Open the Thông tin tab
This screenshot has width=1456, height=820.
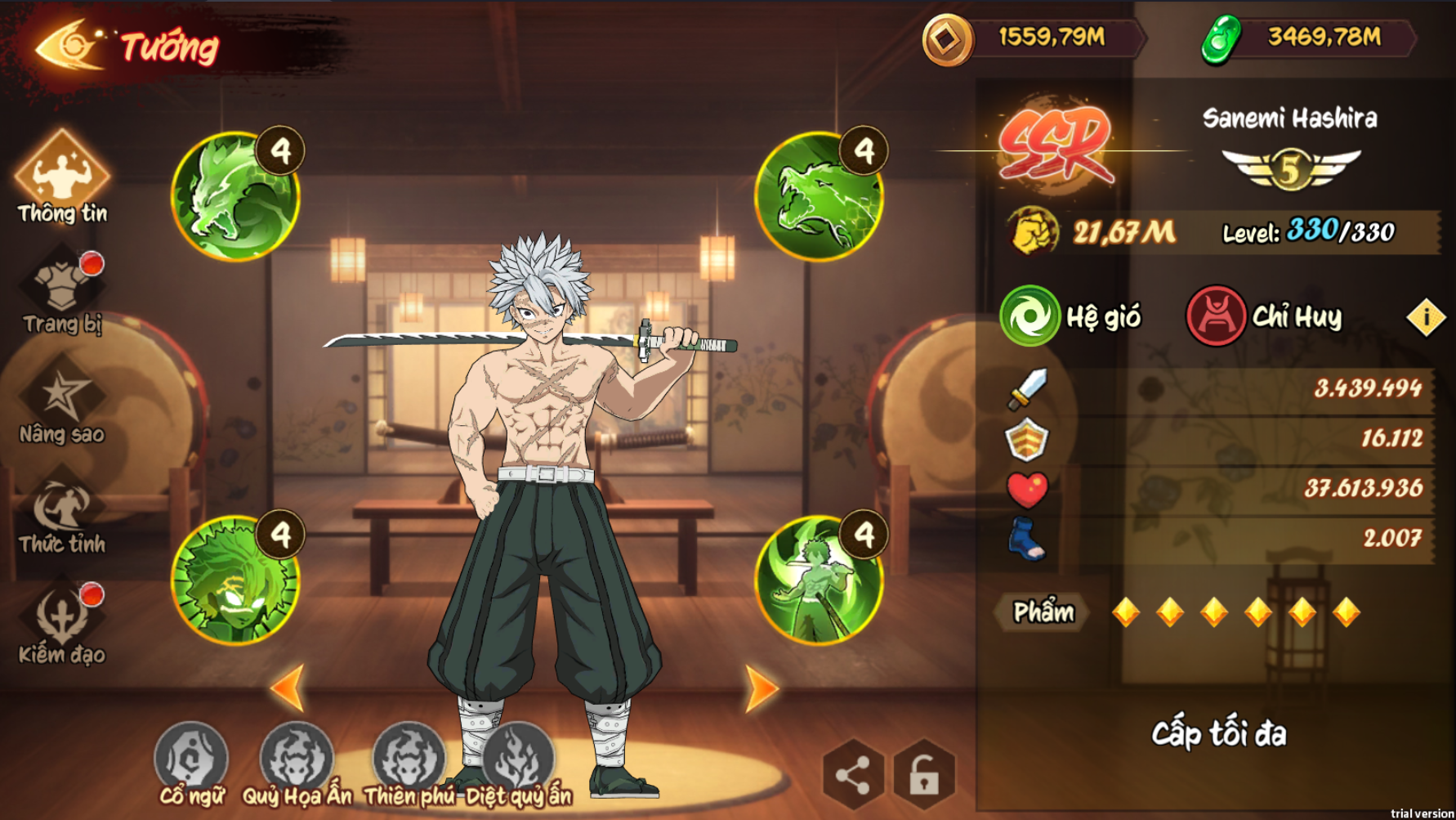tap(62, 177)
